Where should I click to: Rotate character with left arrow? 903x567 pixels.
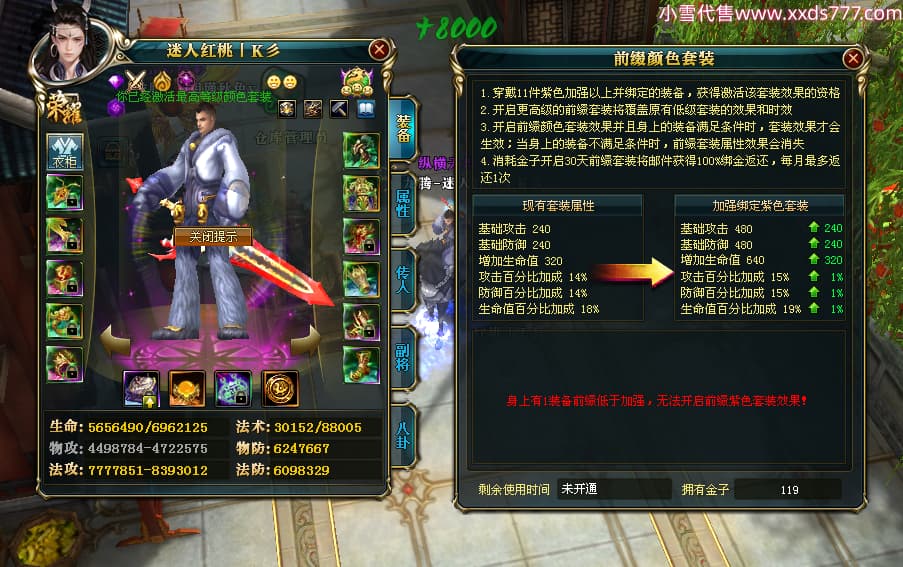click(x=115, y=342)
